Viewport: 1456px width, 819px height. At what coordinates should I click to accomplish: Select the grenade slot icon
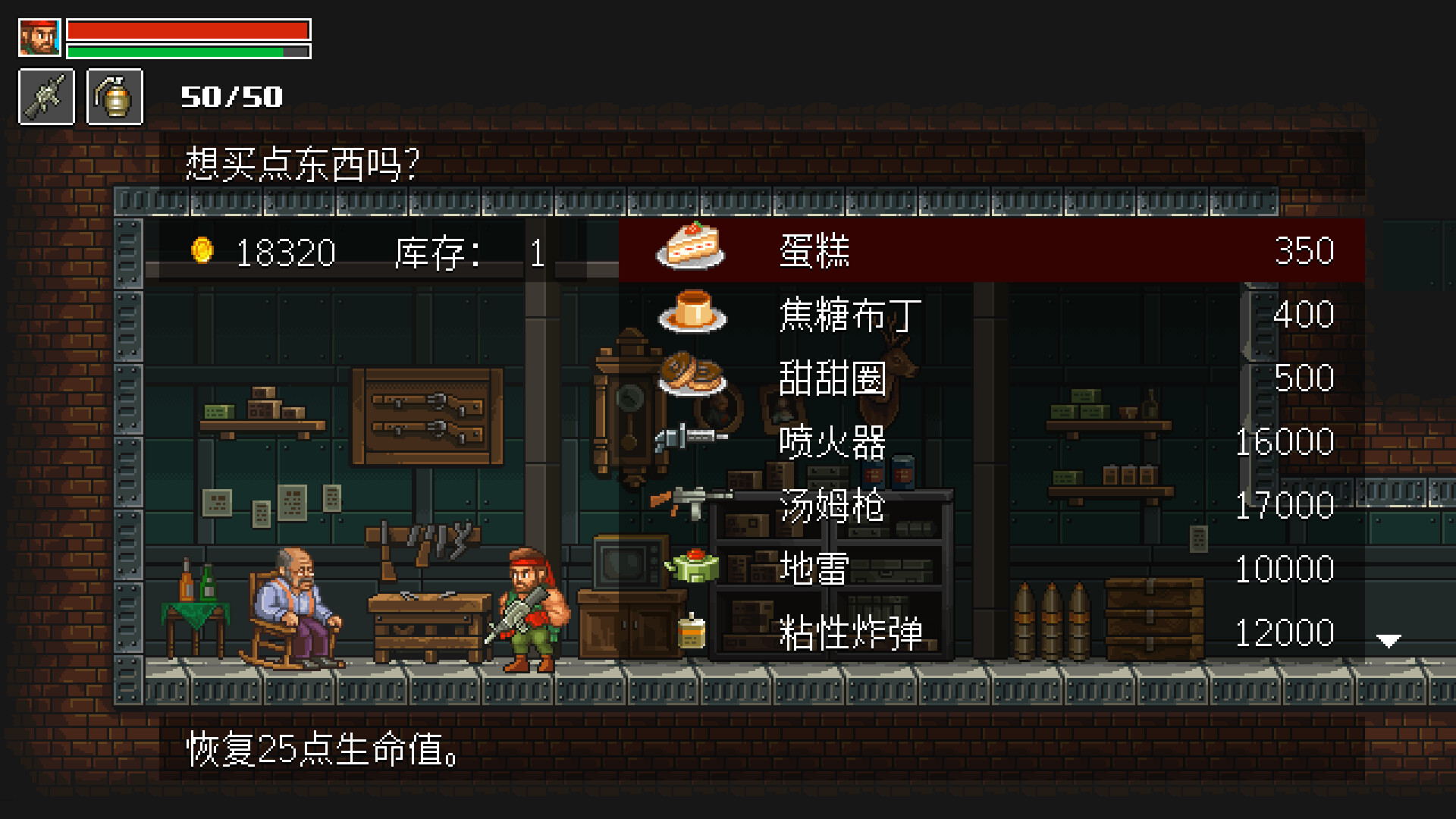coord(115,98)
